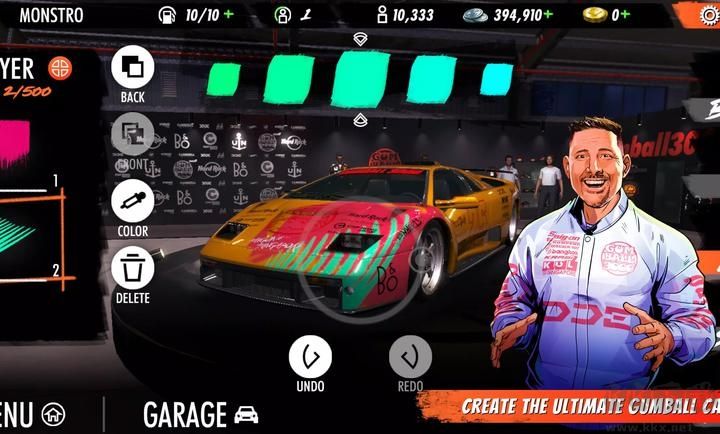Image resolution: width=720 pixels, height=434 pixels.
Task: Tap the orange globe icon beside Layer
Action: pyautogui.click(x=60, y=68)
